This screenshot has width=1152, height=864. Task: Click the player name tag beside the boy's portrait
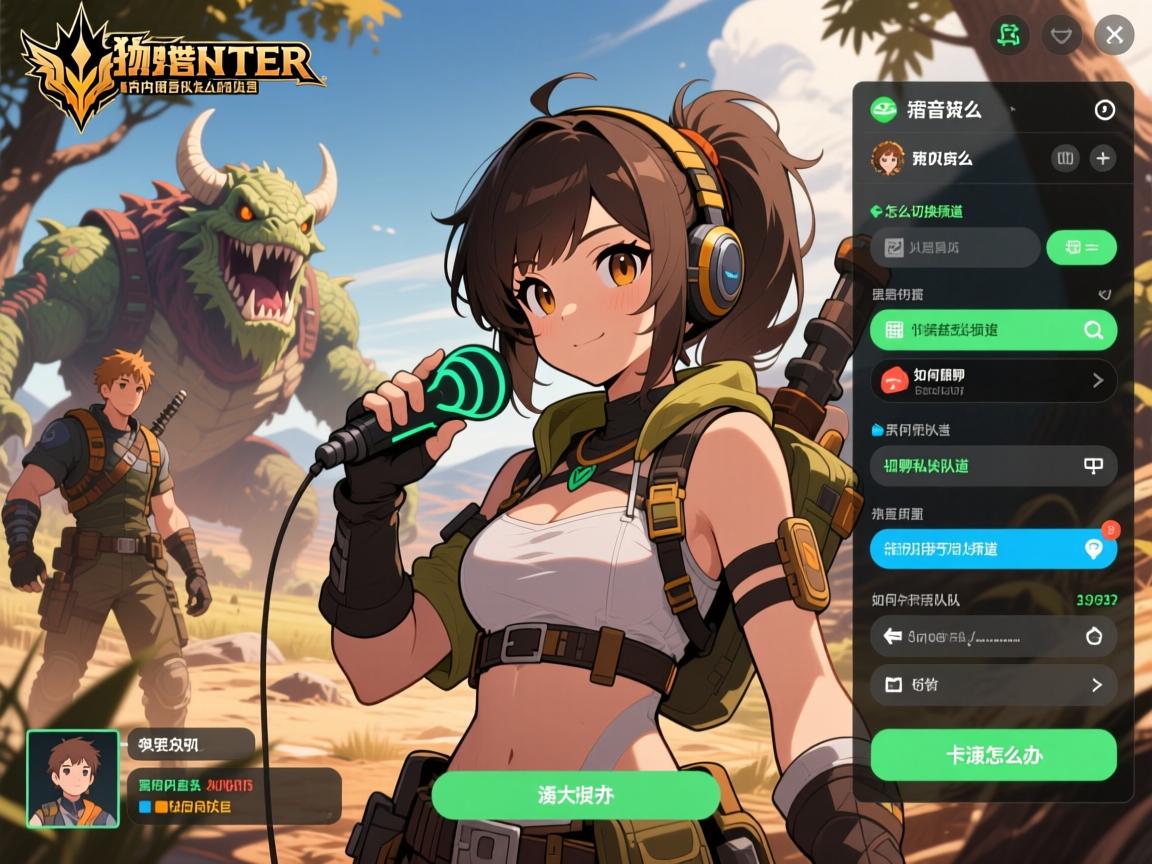190,744
